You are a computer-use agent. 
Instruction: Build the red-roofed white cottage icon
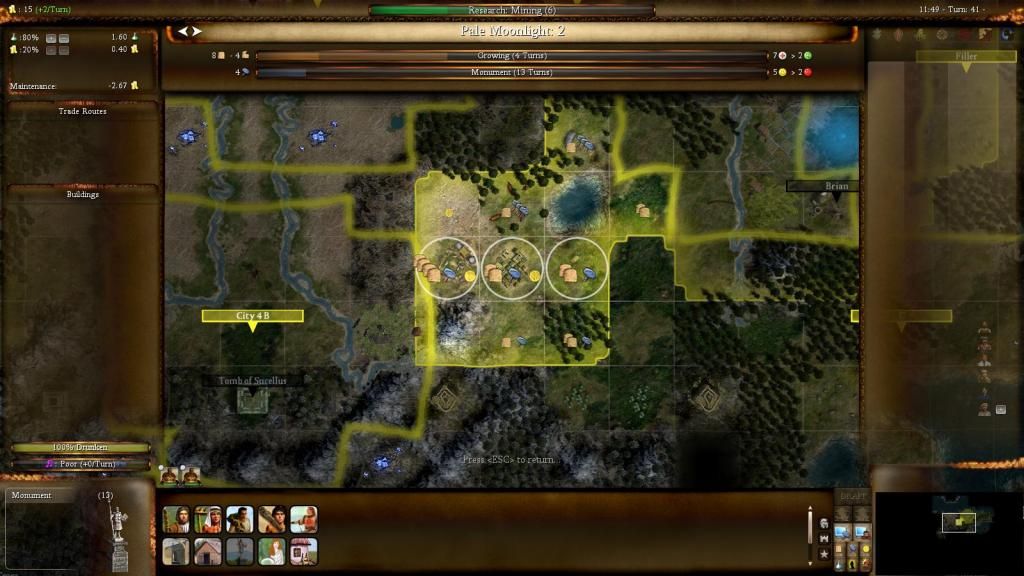pos(304,552)
